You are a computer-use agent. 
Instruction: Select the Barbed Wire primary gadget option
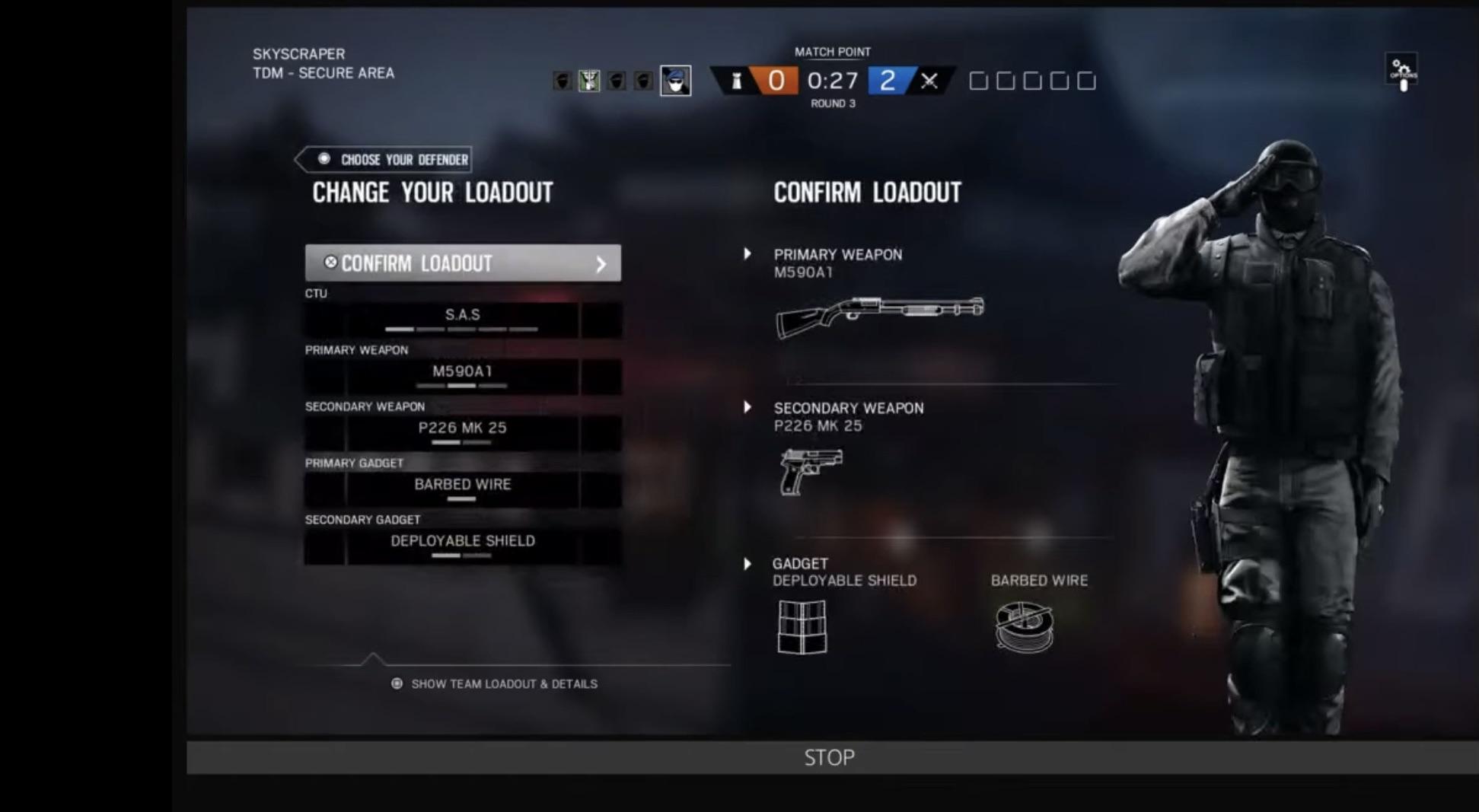point(461,484)
